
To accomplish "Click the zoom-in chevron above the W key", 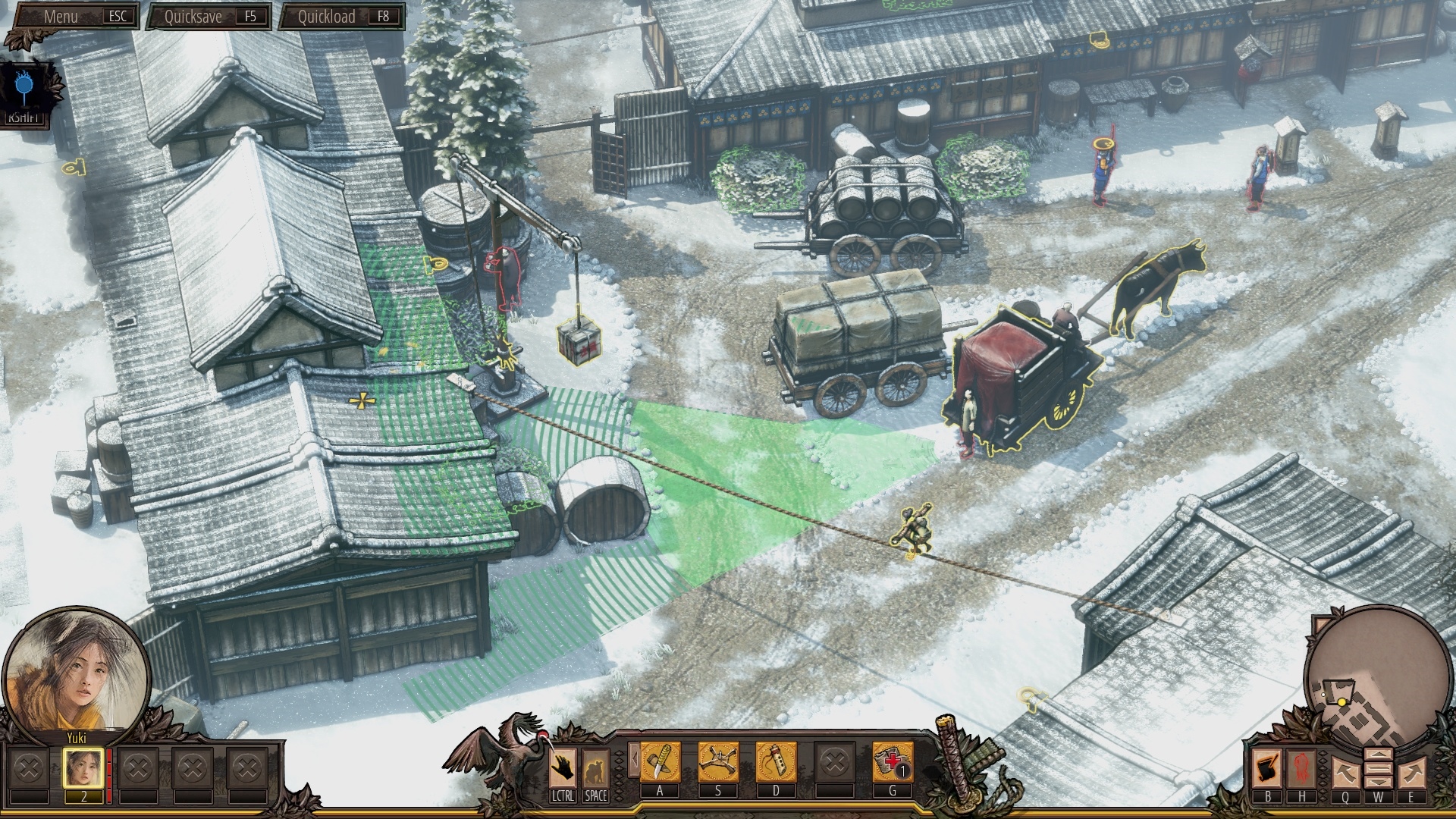I will (1379, 754).
